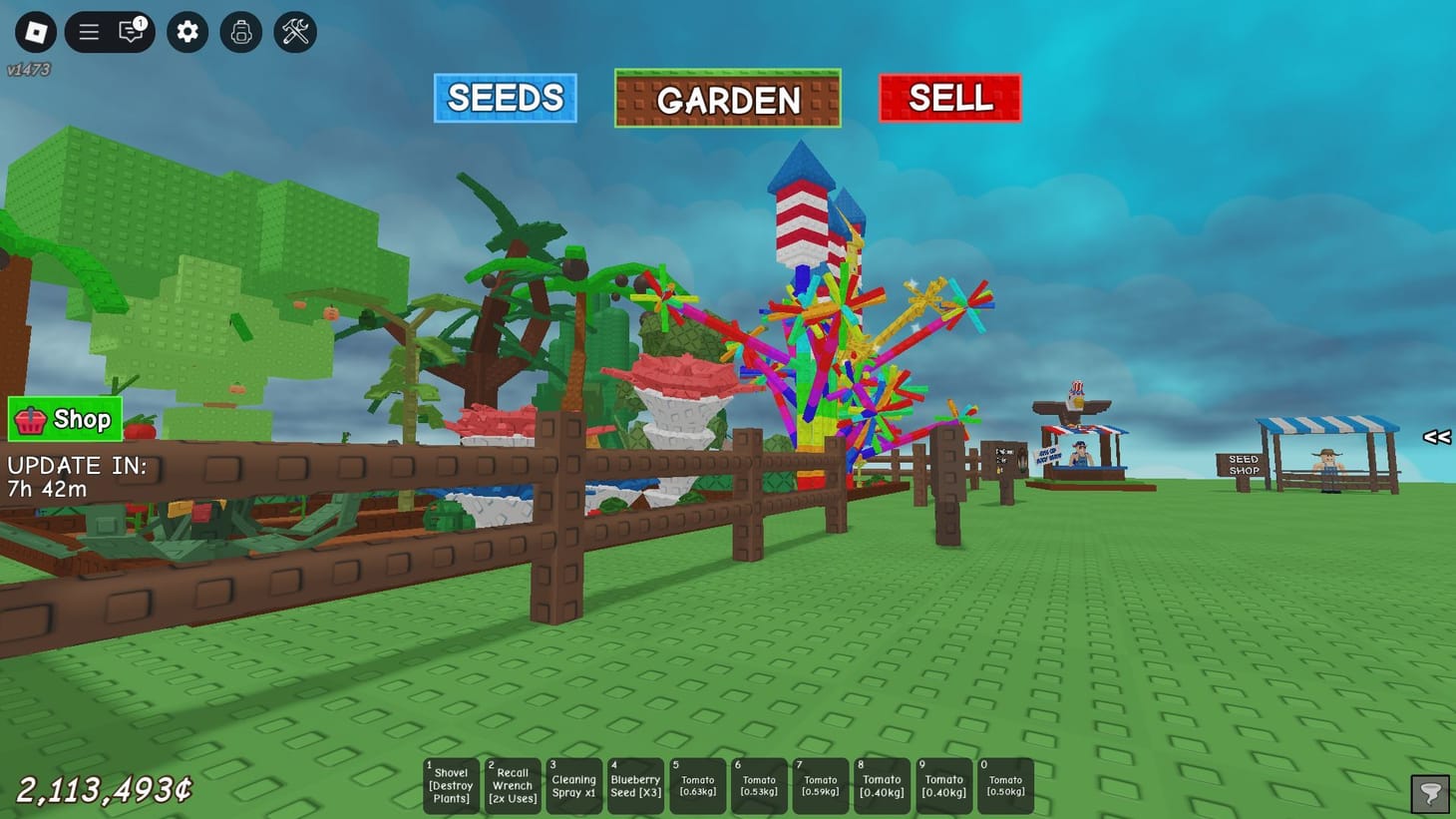Select the Blueberry Seed in slot 4
Screen dimensions: 1456x819
(635, 785)
